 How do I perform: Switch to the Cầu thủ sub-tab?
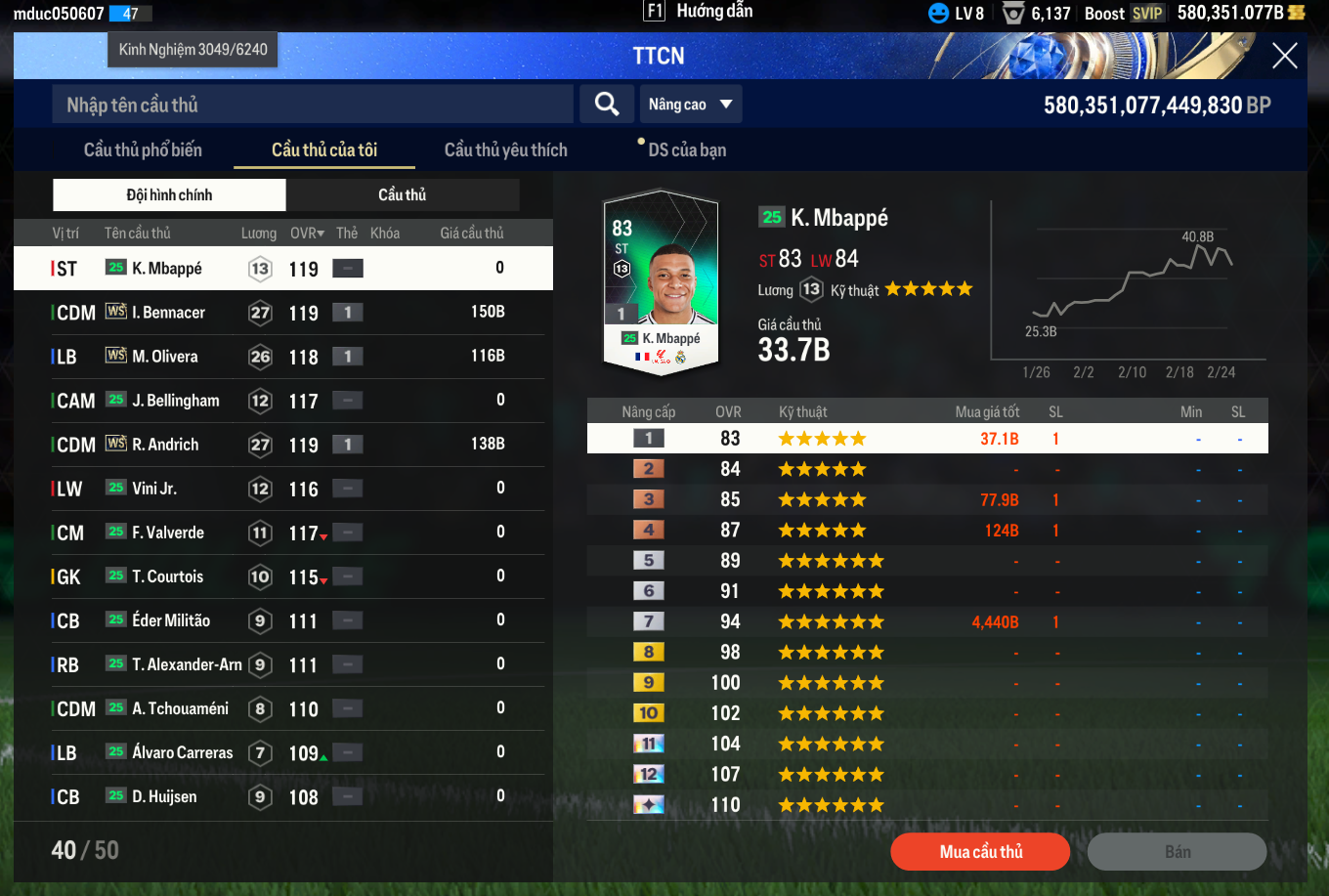[x=403, y=194]
